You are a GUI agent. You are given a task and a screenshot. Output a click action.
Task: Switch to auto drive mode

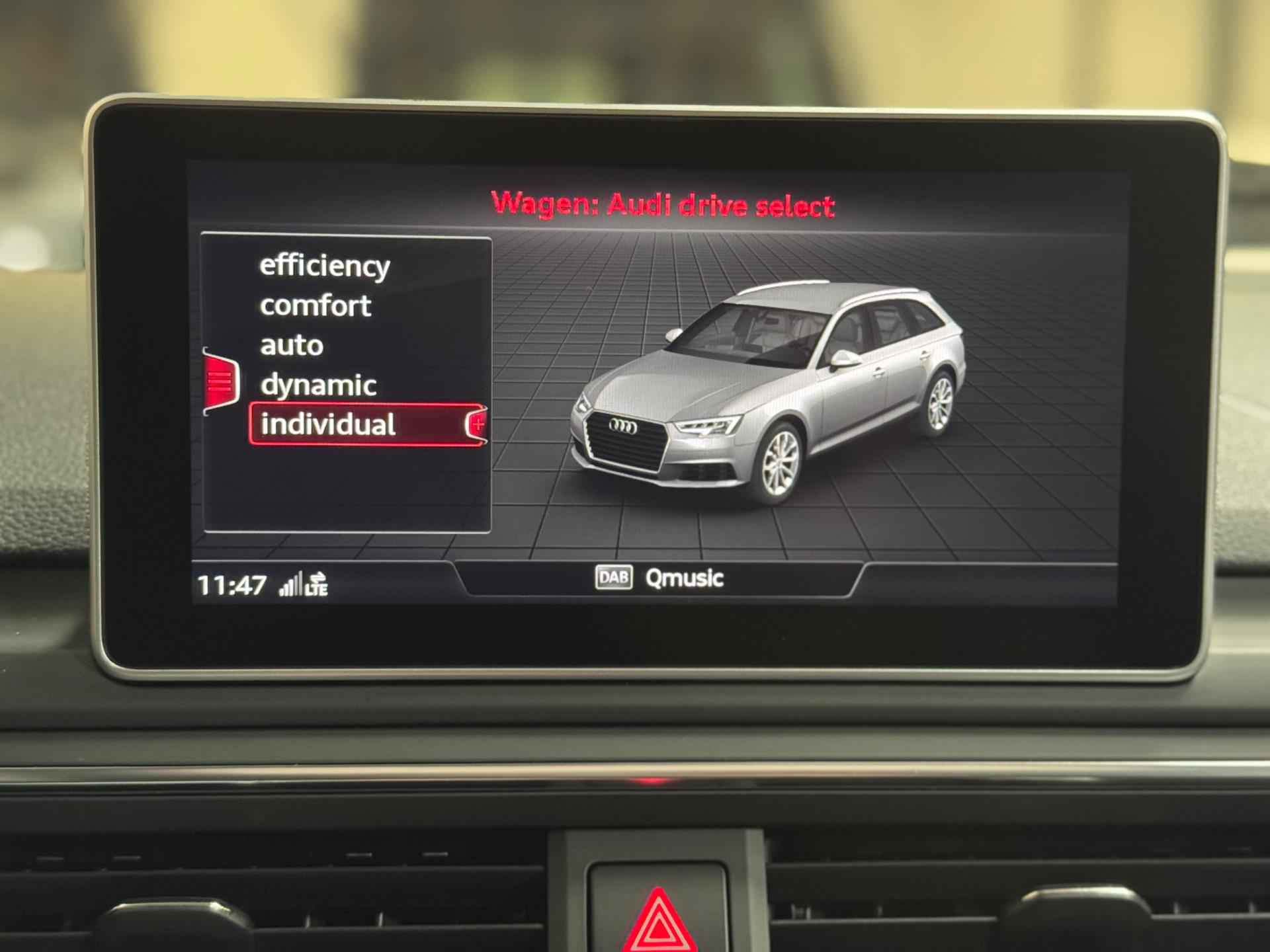(292, 346)
